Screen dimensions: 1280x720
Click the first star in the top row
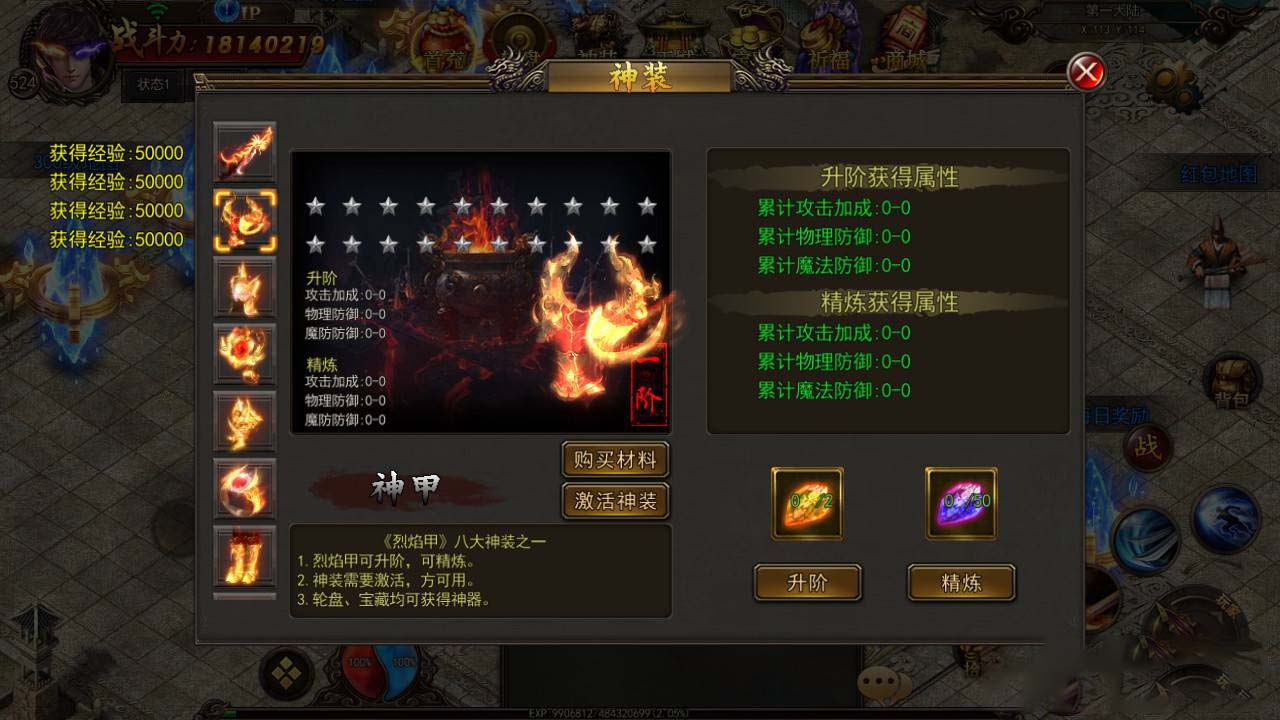(315, 207)
